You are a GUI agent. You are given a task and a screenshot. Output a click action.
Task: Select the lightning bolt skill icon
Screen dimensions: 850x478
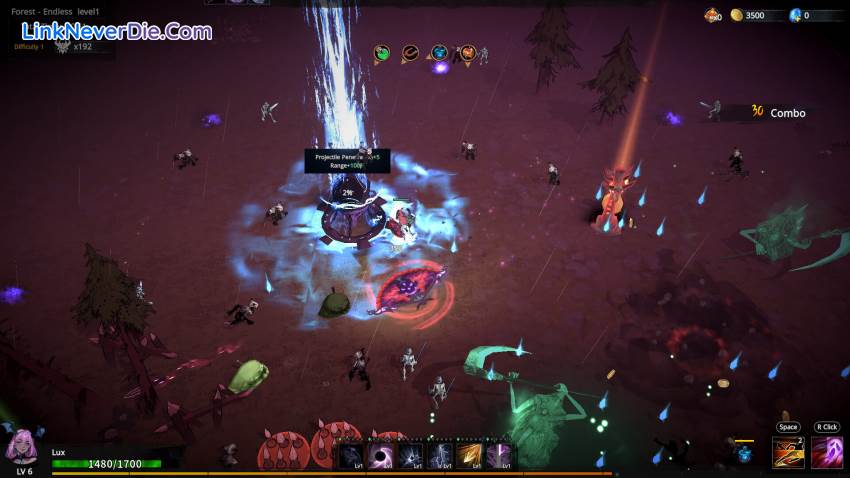(441, 456)
